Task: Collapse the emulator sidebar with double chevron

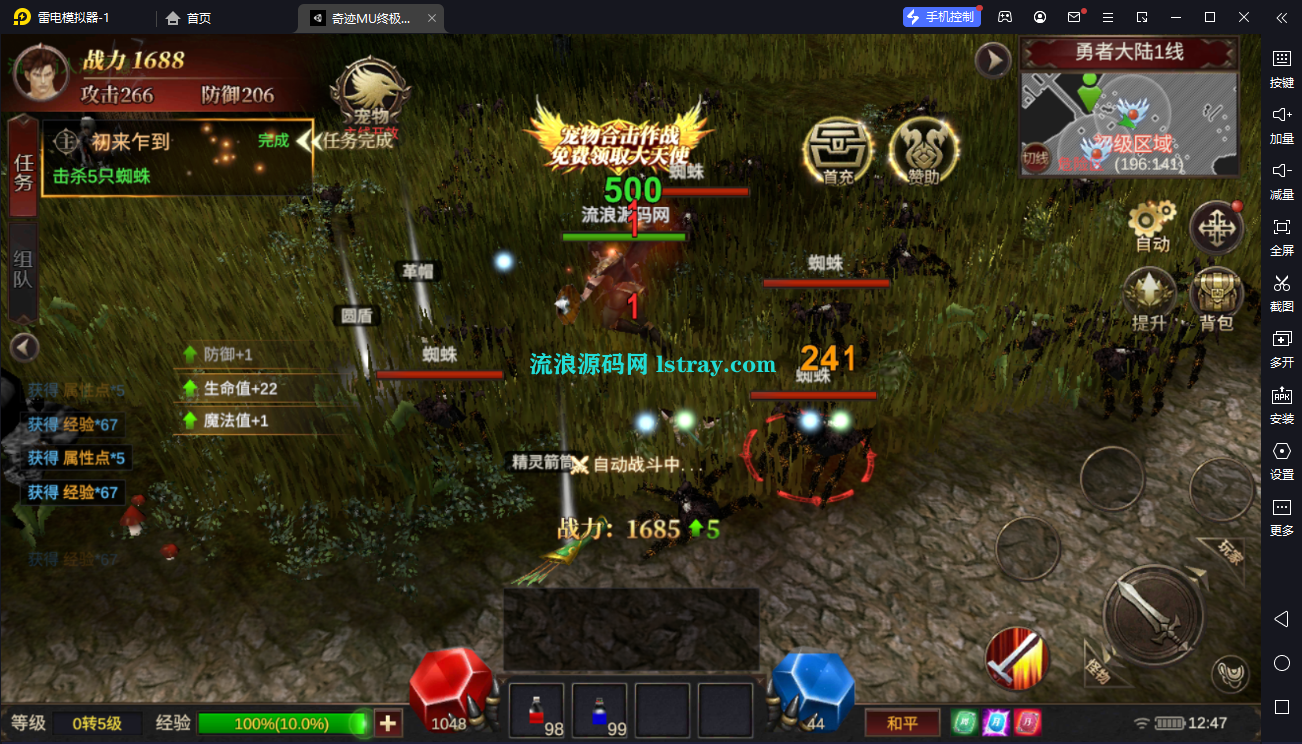Action: point(1281,17)
